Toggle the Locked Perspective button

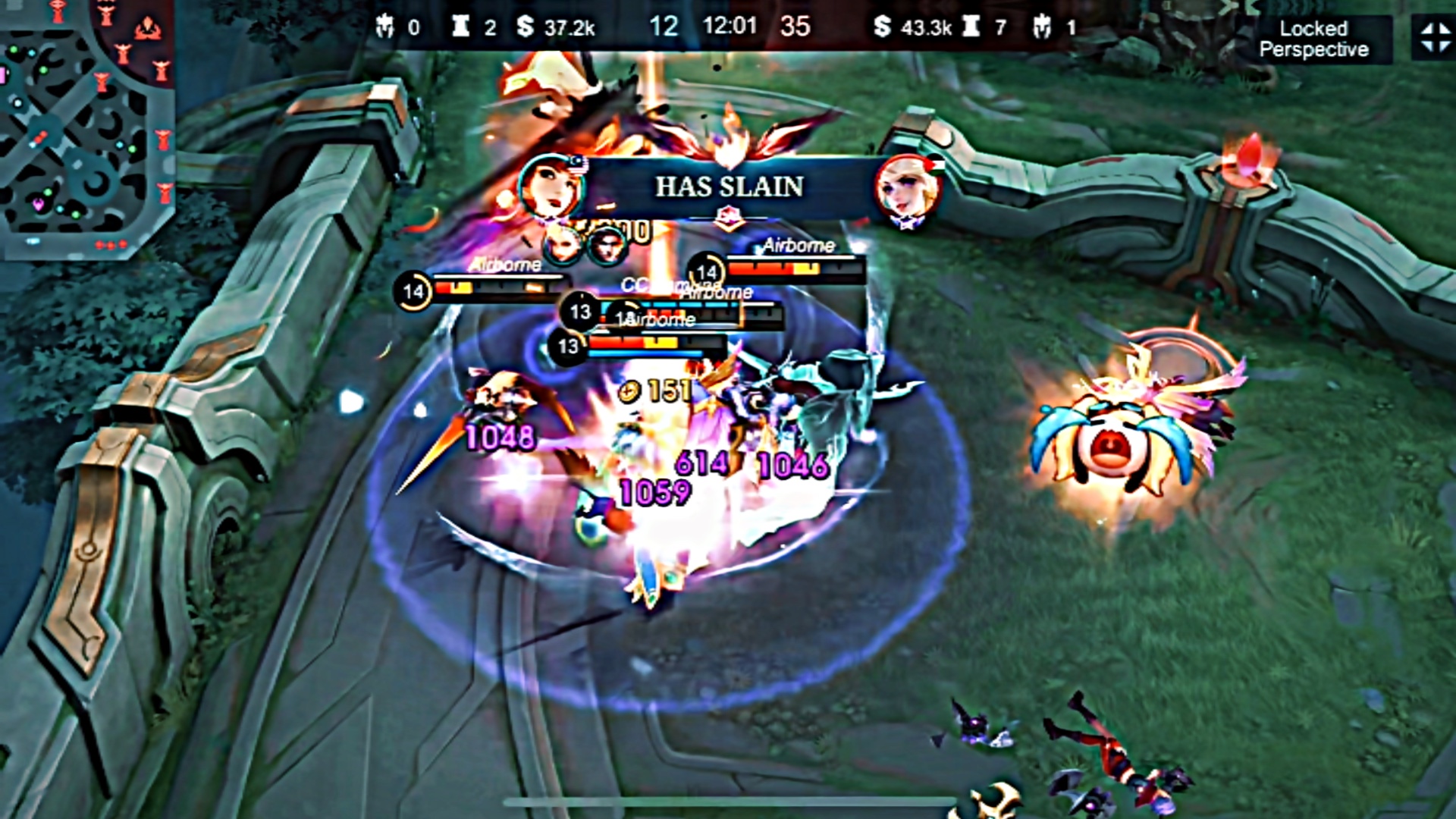(x=1313, y=39)
